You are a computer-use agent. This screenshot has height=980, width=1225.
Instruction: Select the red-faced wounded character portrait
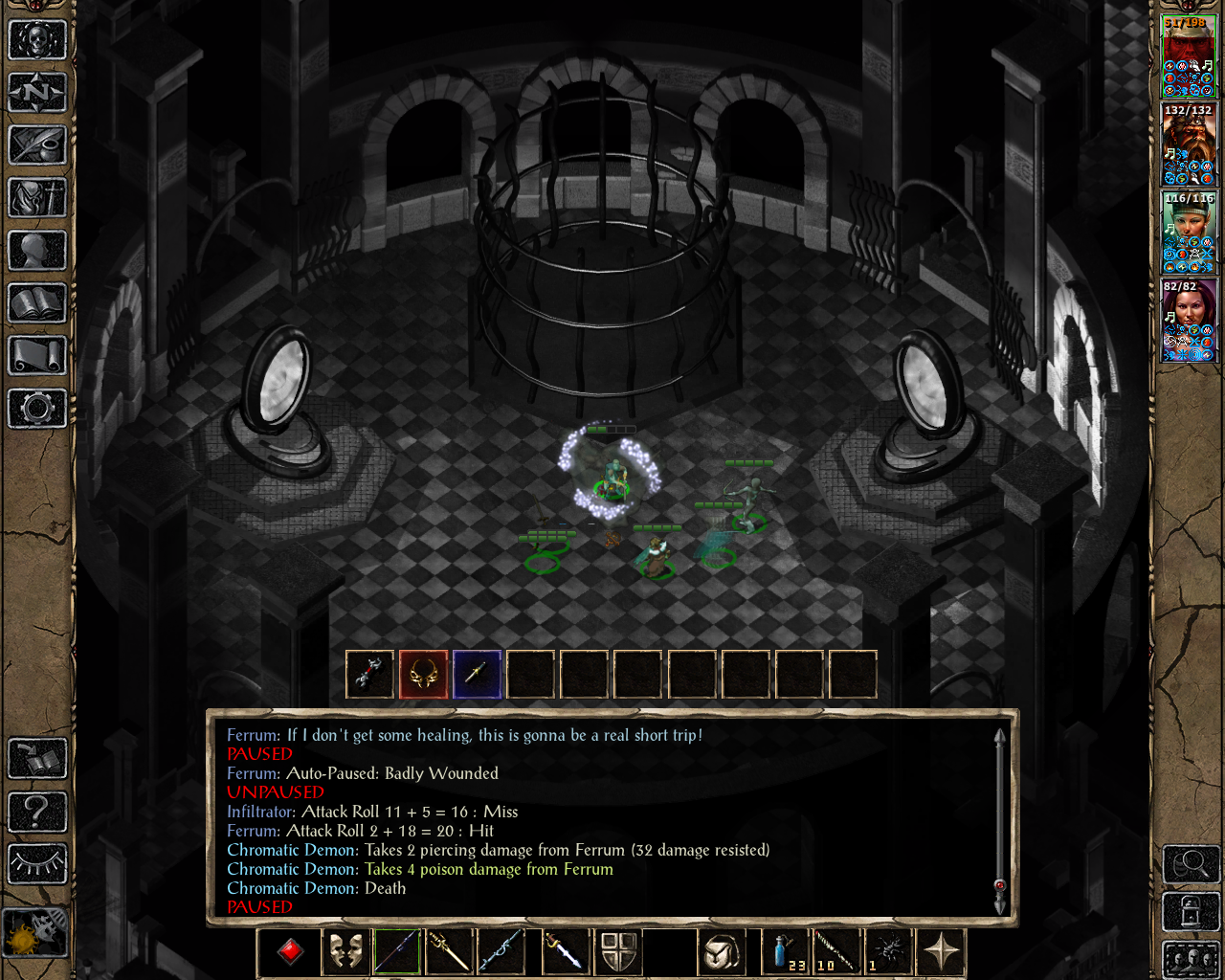coord(1189,57)
